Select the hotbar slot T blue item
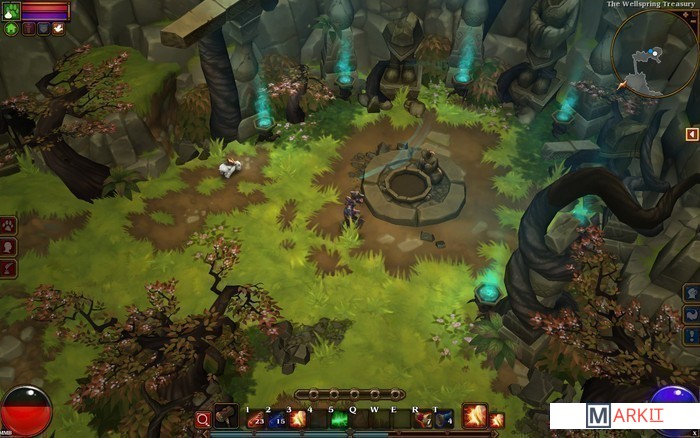The width and height of the screenshot is (700, 438). (x=444, y=419)
